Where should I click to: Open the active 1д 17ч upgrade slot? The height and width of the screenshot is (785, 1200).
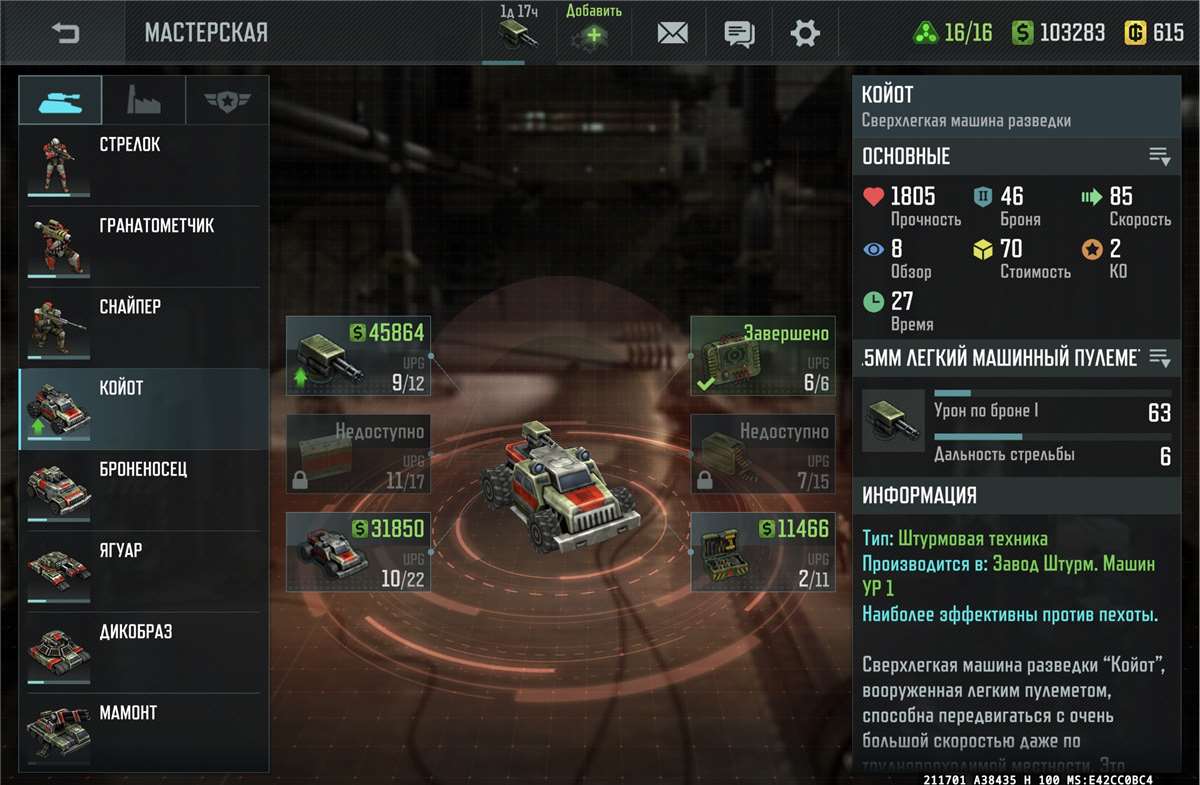[518, 34]
